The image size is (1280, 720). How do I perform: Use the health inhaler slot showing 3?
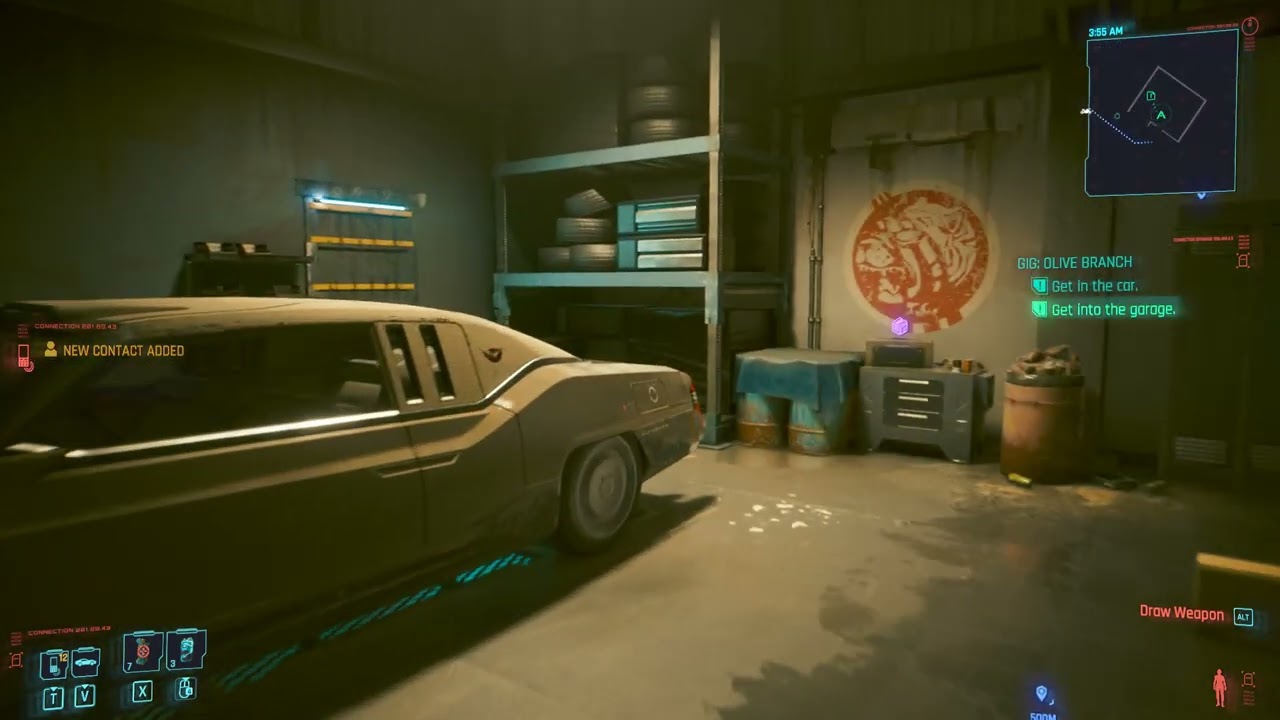click(186, 650)
